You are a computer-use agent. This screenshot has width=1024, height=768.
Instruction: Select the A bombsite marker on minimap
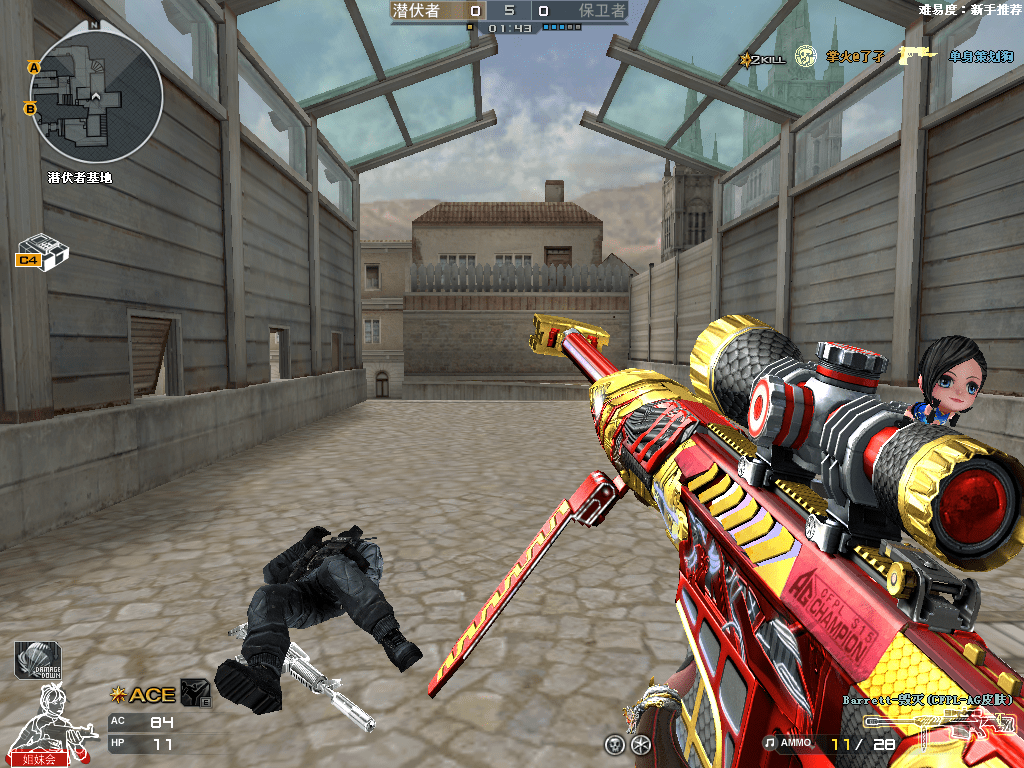33,67
